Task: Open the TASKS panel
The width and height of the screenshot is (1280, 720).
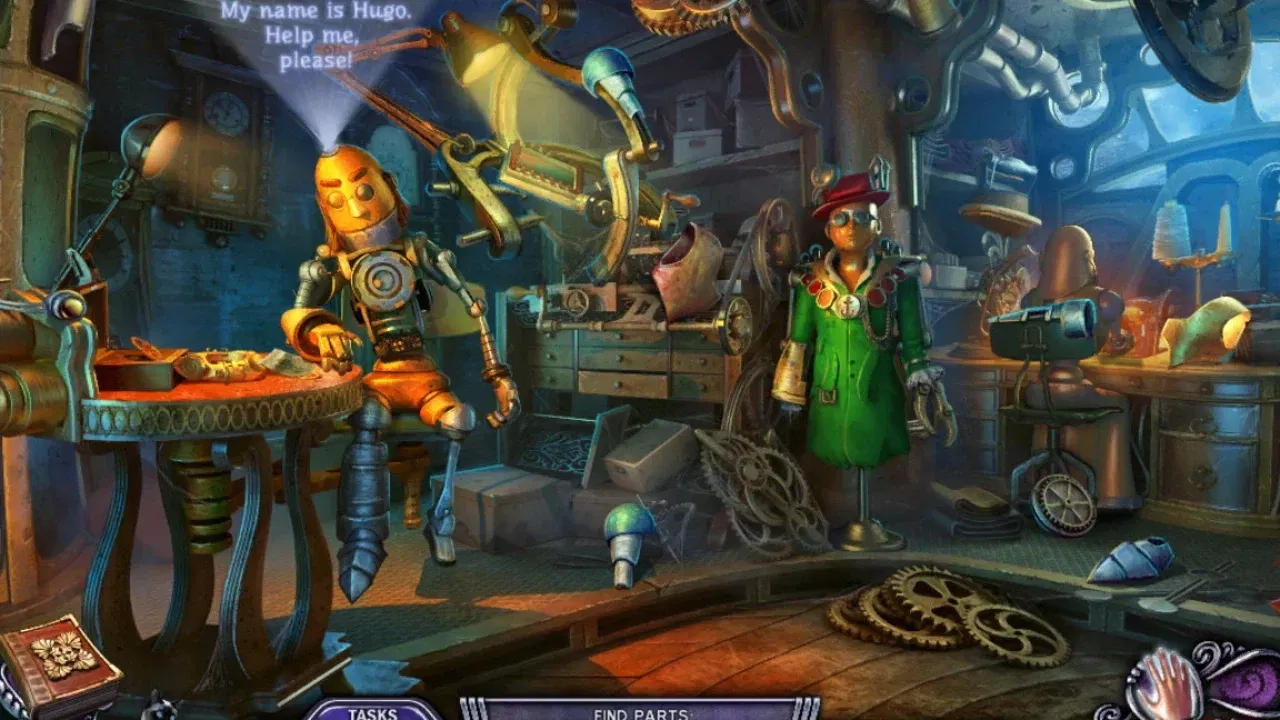Action: pos(370,712)
